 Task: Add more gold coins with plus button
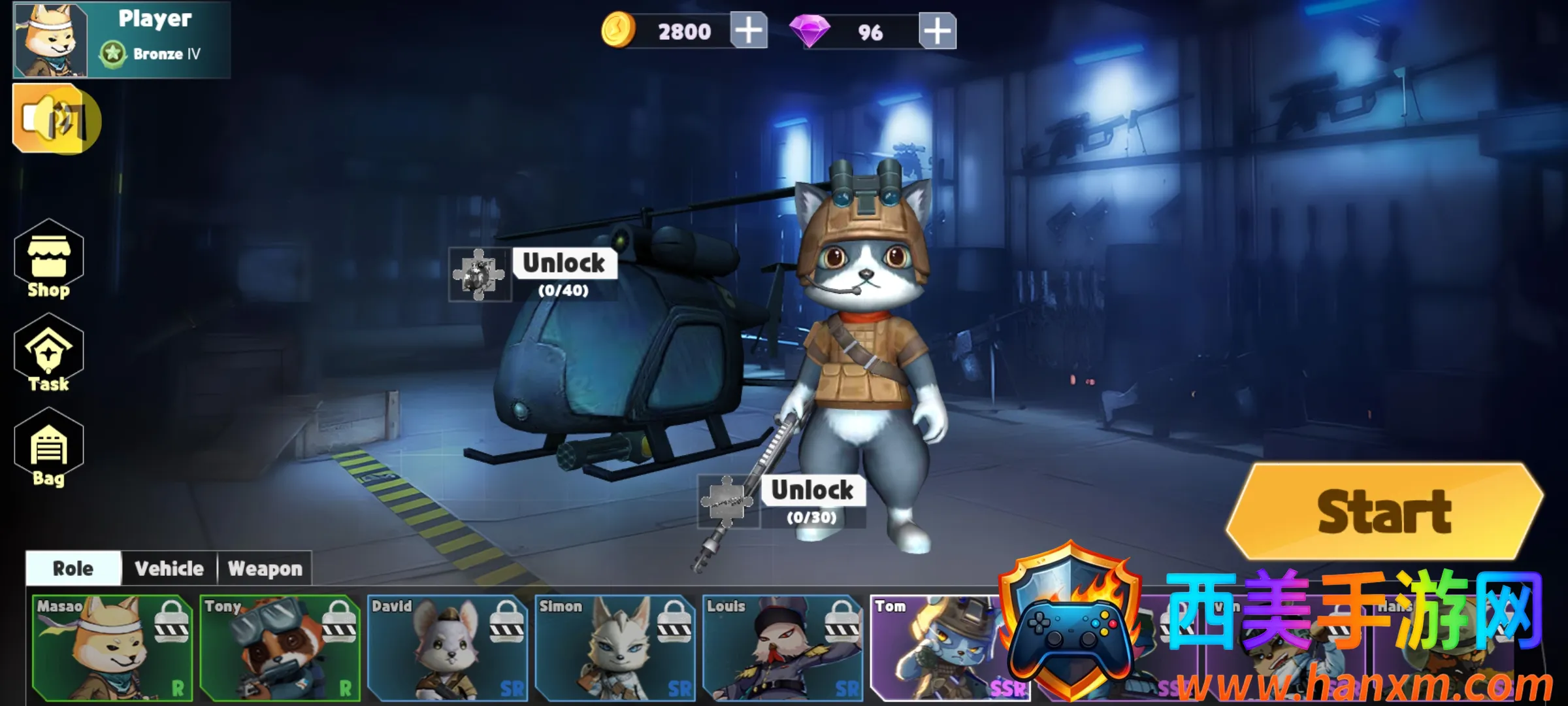[749, 31]
